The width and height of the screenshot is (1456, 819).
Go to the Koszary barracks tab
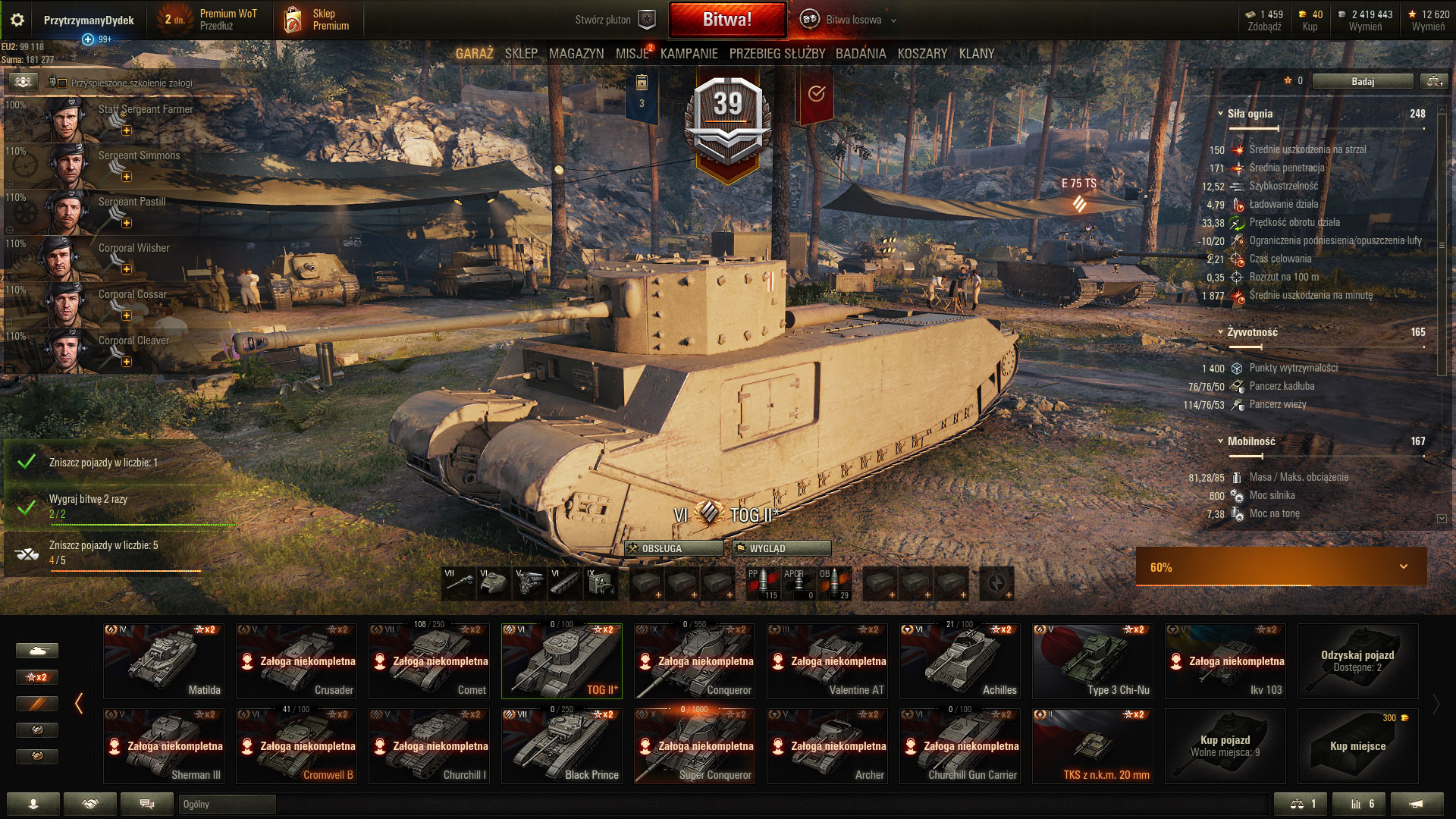click(922, 54)
